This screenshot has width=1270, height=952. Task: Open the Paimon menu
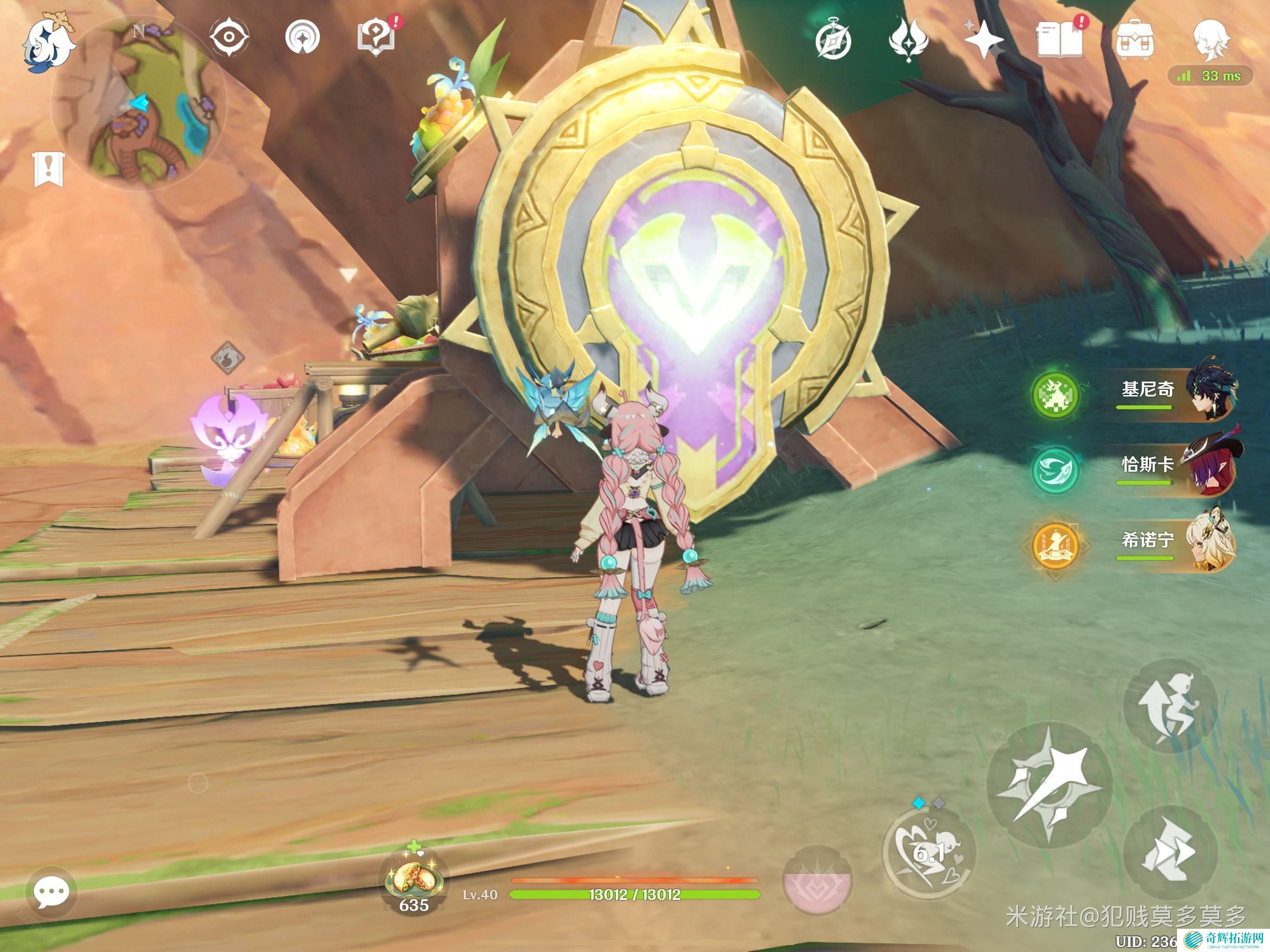tap(48, 43)
